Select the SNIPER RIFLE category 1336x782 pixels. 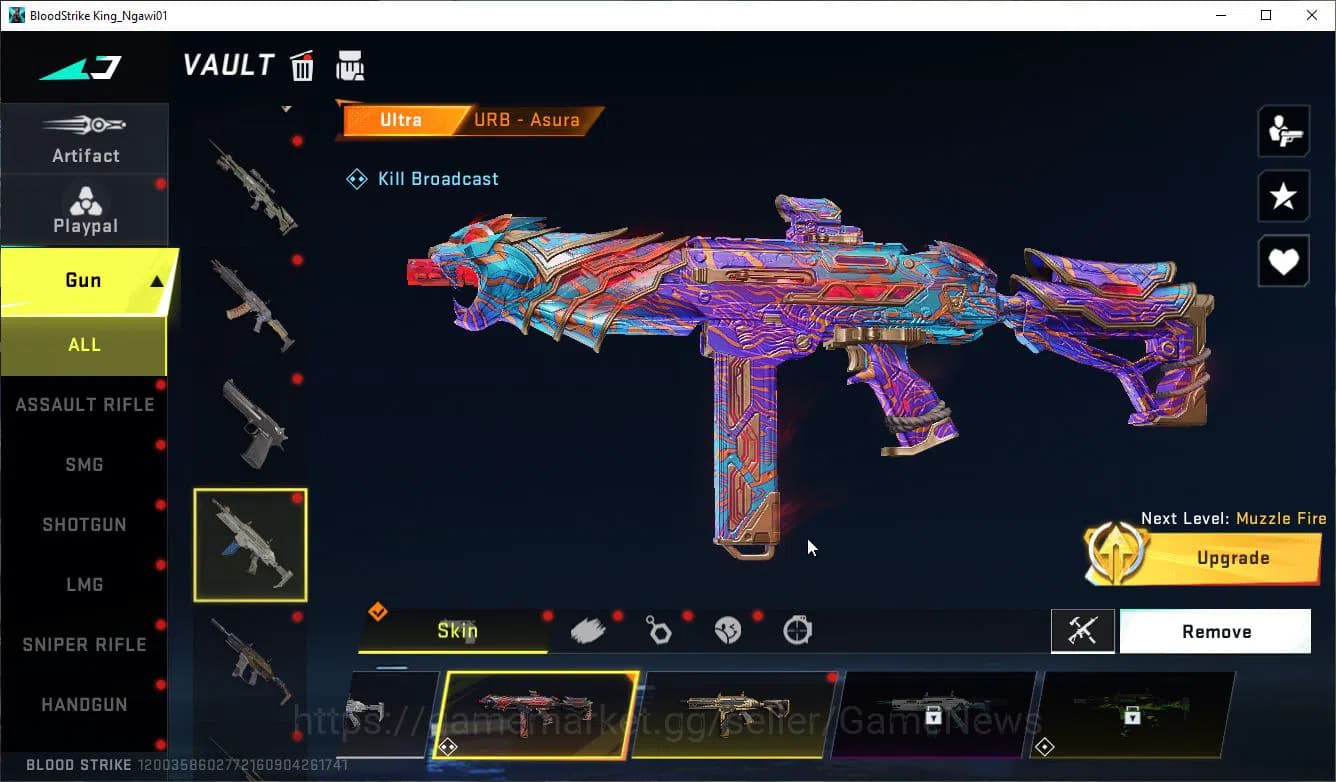point(84,644)
